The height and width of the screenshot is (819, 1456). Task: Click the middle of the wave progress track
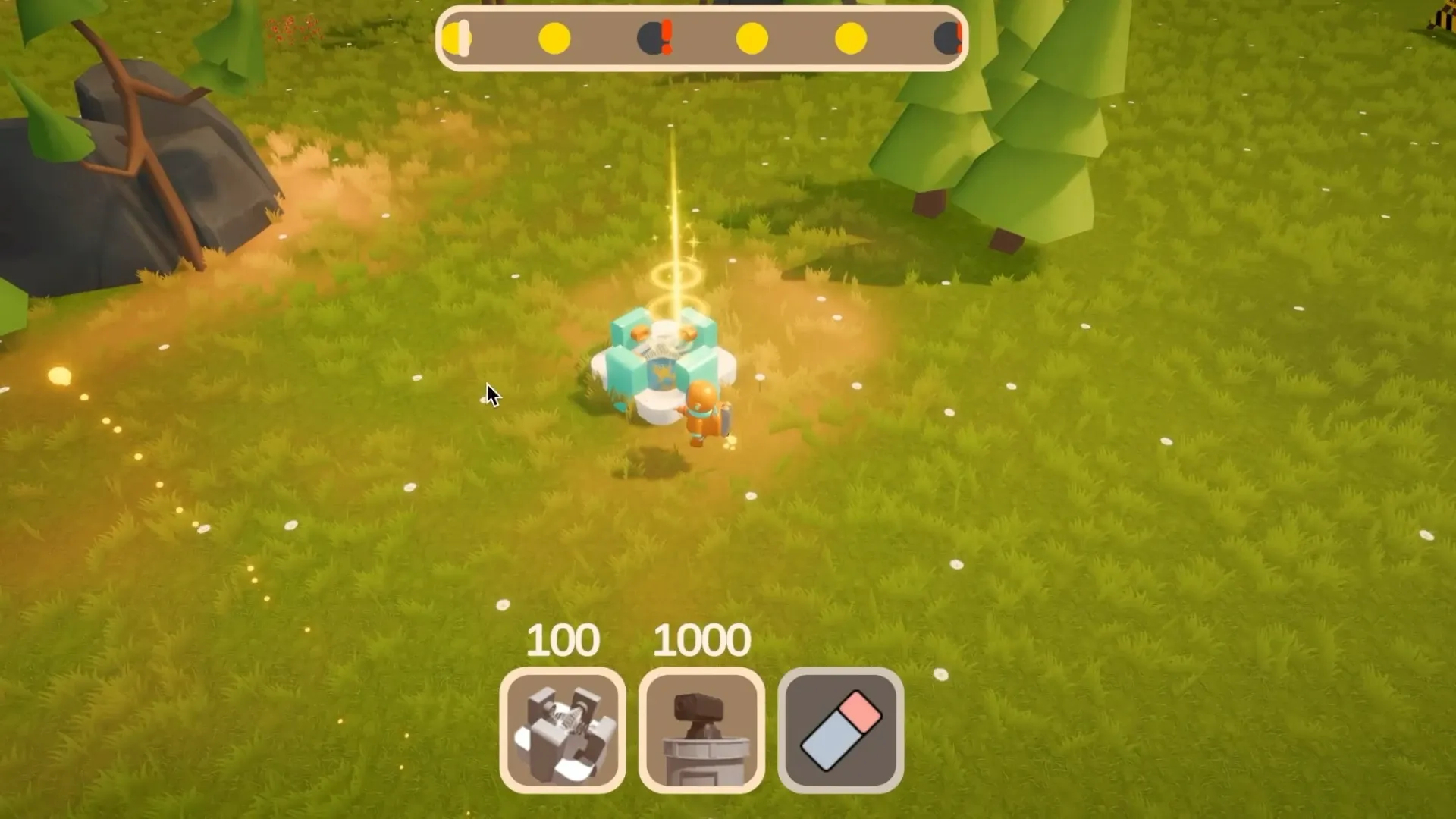coord(701,38)
